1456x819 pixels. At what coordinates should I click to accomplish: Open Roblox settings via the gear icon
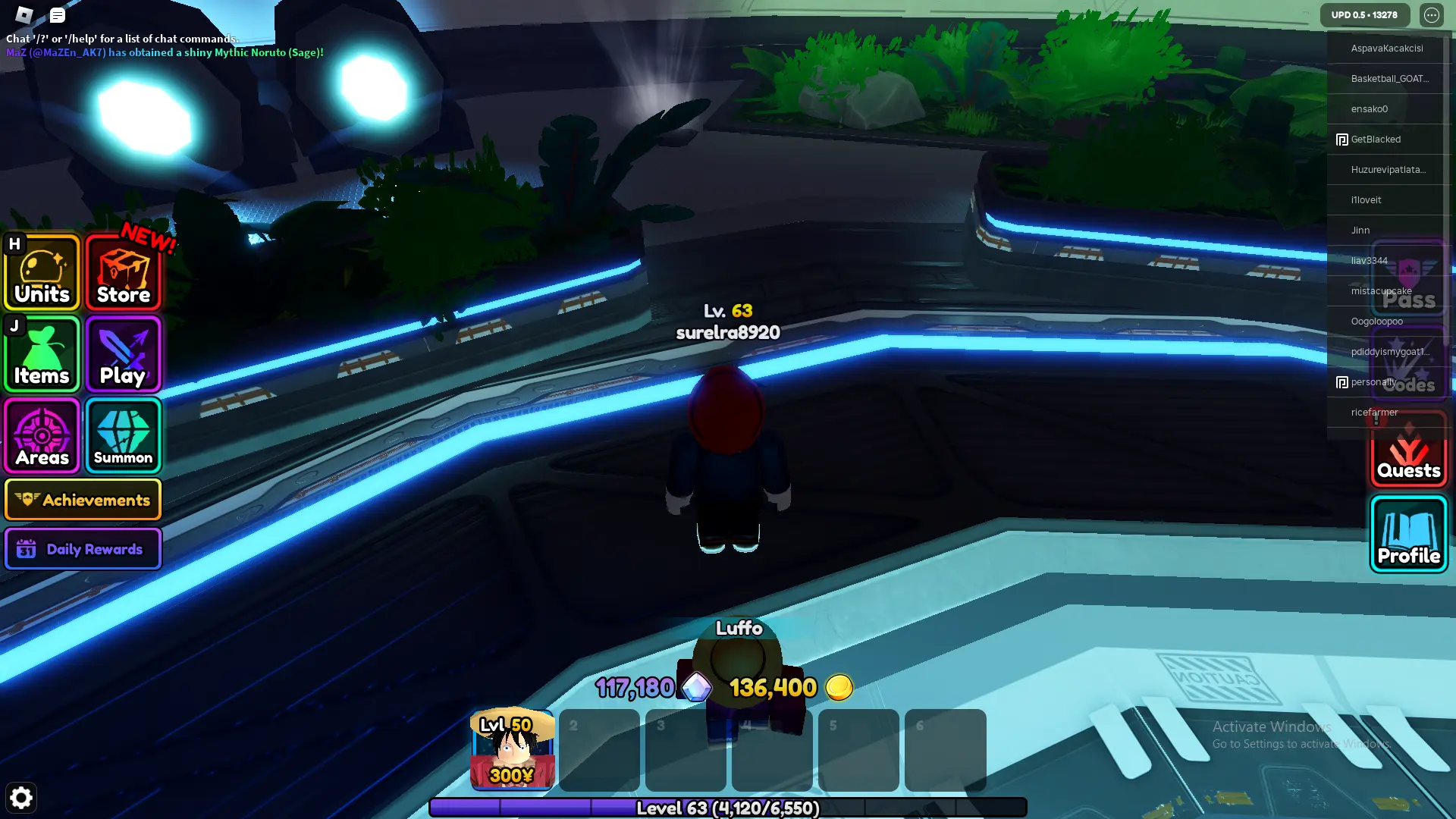click(x=21, y=798)
